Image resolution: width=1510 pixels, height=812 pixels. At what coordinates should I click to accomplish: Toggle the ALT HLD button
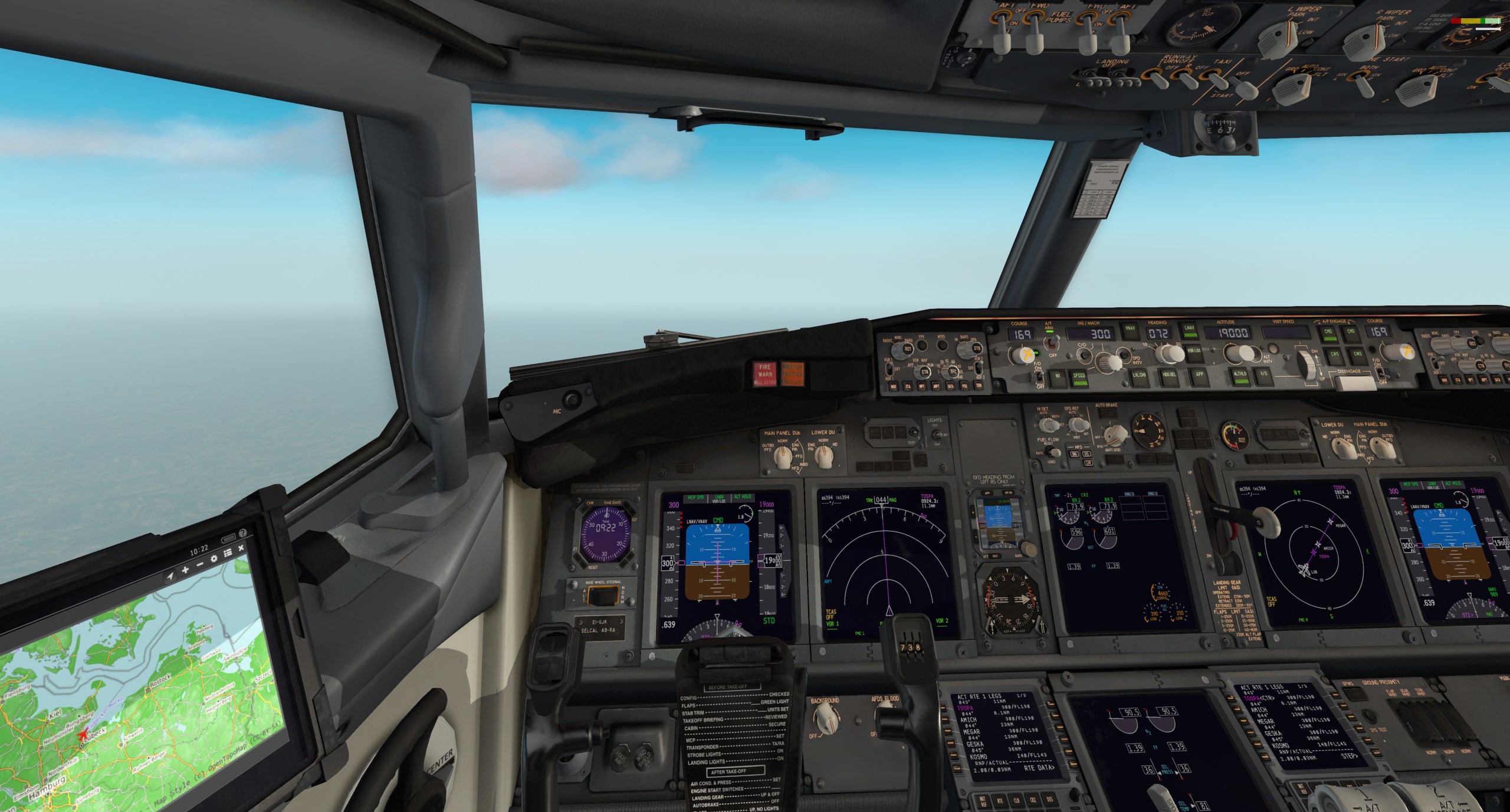[1239, 376]
